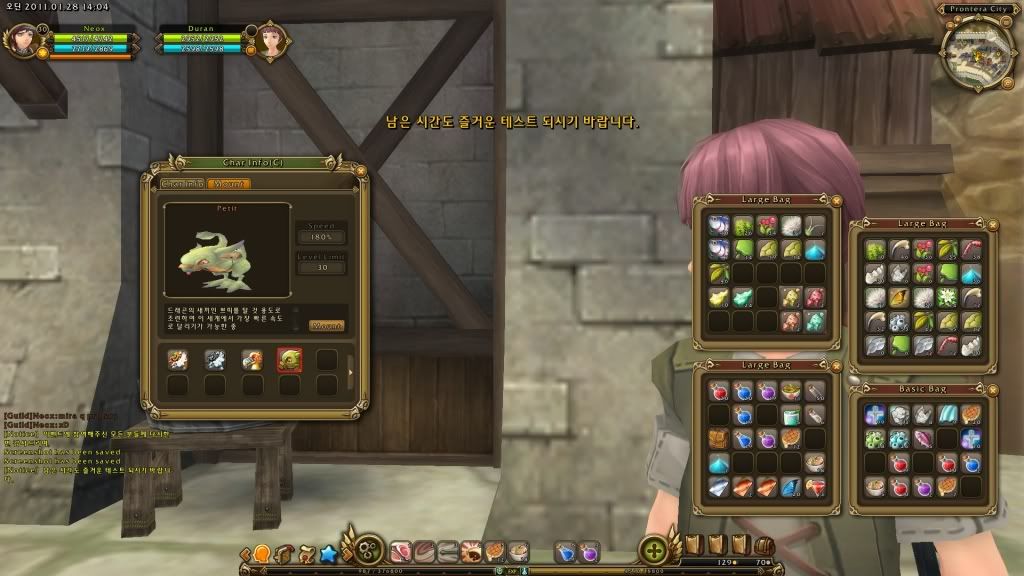This screenshot has height=576, width=1024.
Task: Open the gear settings button
Action: [x=369, y=551]
